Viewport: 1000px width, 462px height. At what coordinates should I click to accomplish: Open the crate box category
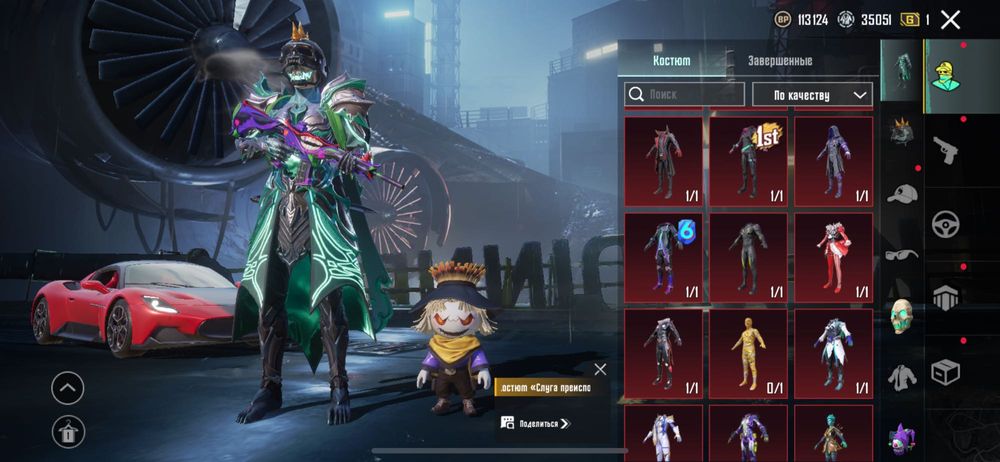tap(945, 372)
